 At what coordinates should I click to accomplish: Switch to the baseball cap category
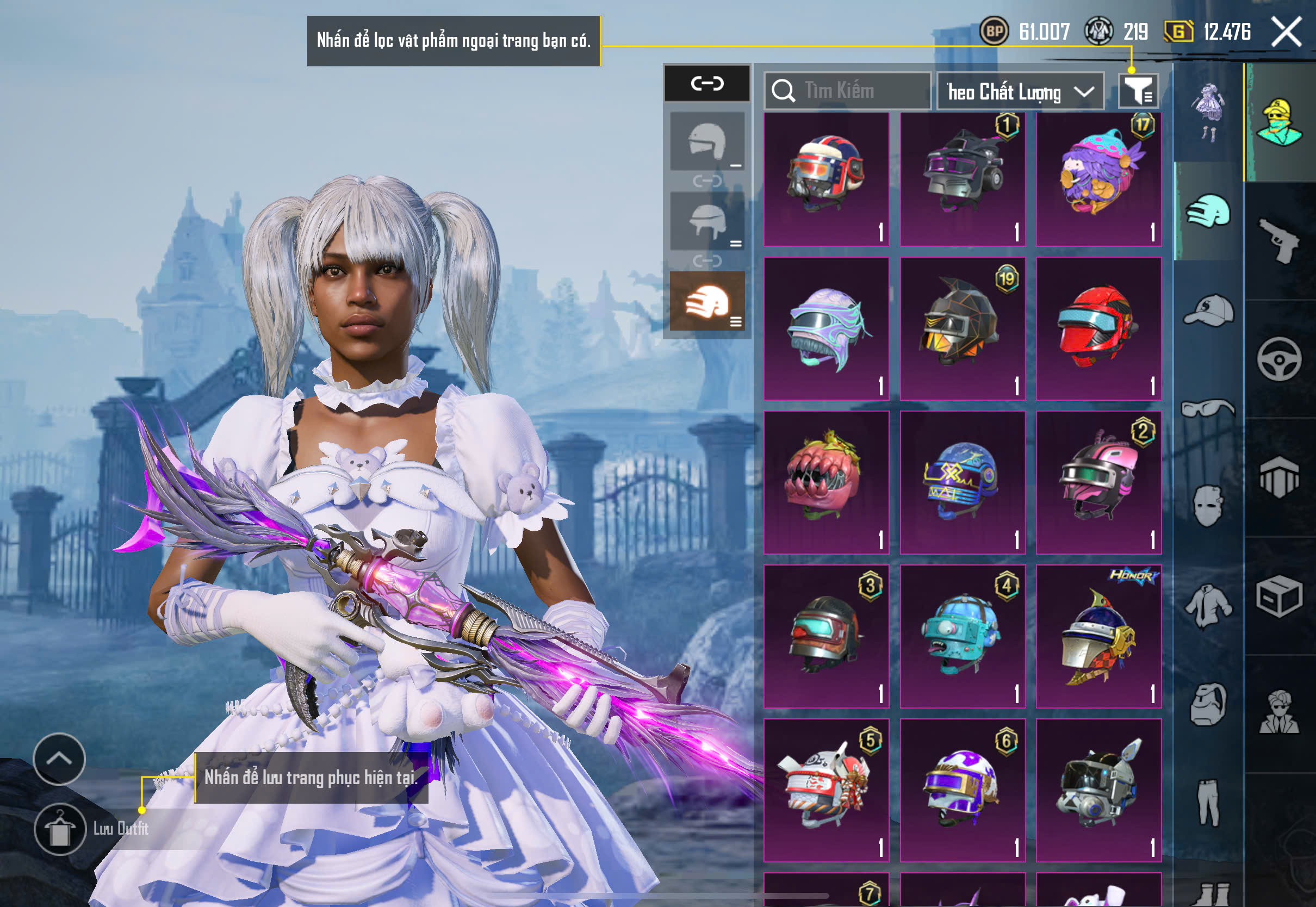tap(1209, 310)
